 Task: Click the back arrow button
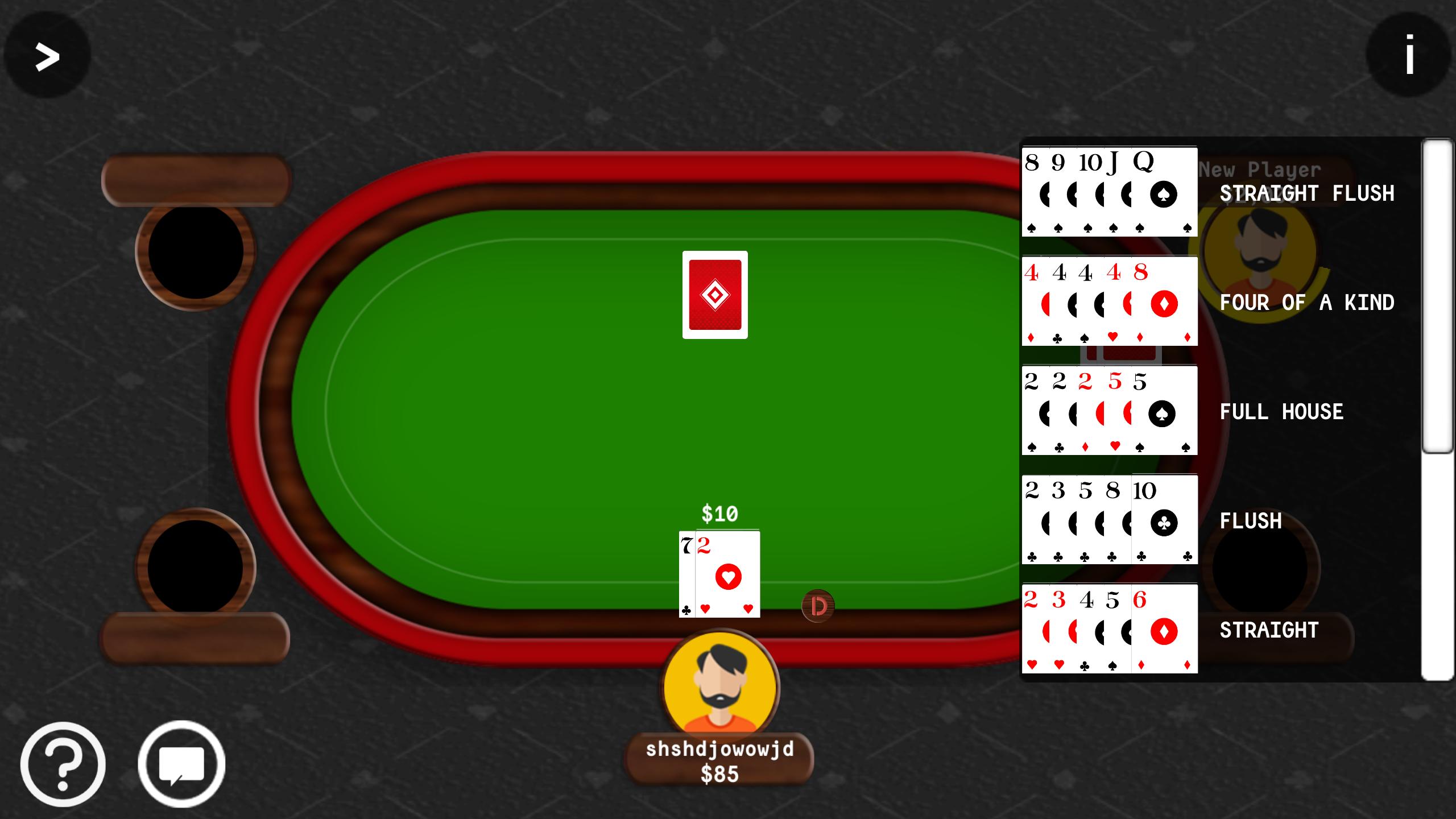pos(46,55)
